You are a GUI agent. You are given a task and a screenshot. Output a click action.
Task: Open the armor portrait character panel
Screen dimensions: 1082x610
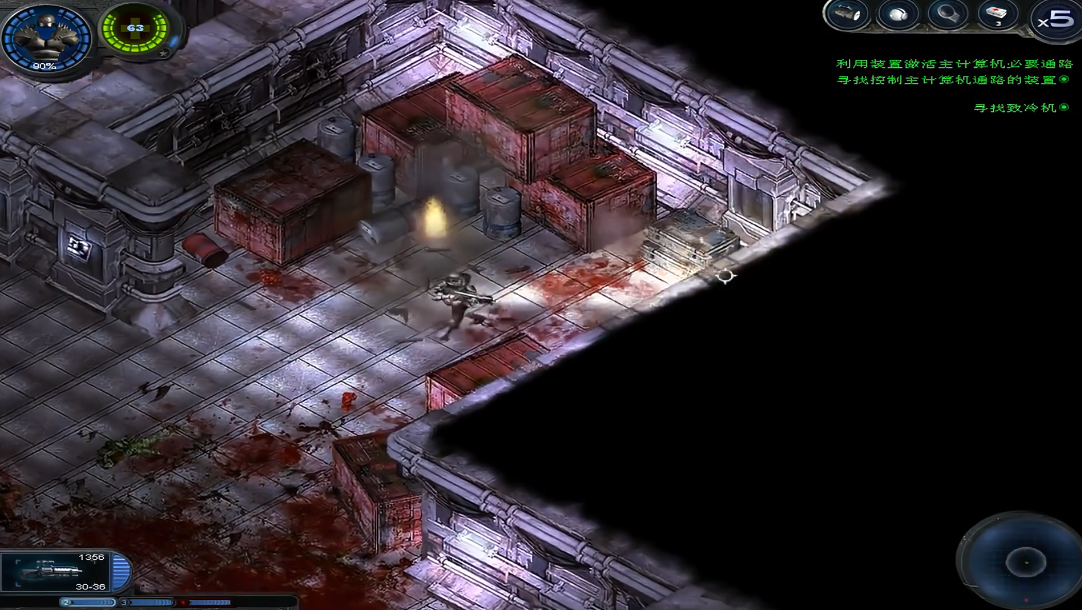coord(45,38)
